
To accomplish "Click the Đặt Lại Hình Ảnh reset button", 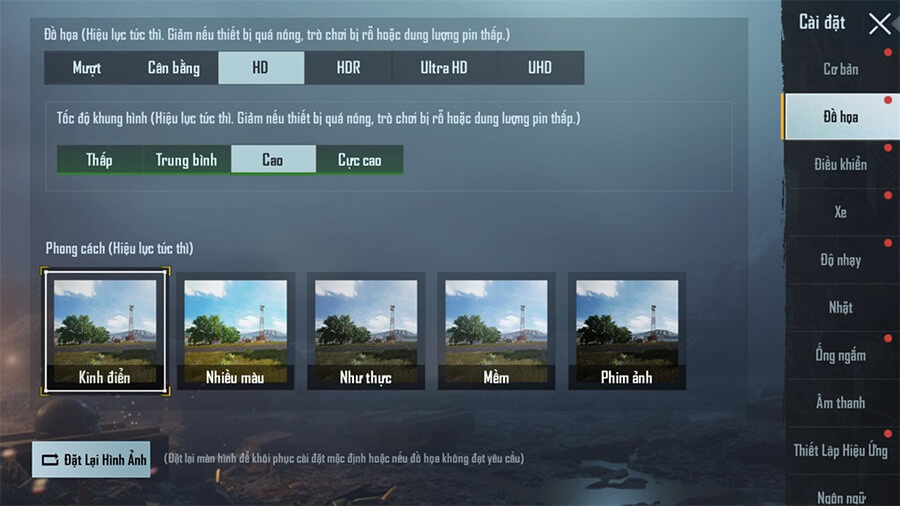I will (92, 459).
